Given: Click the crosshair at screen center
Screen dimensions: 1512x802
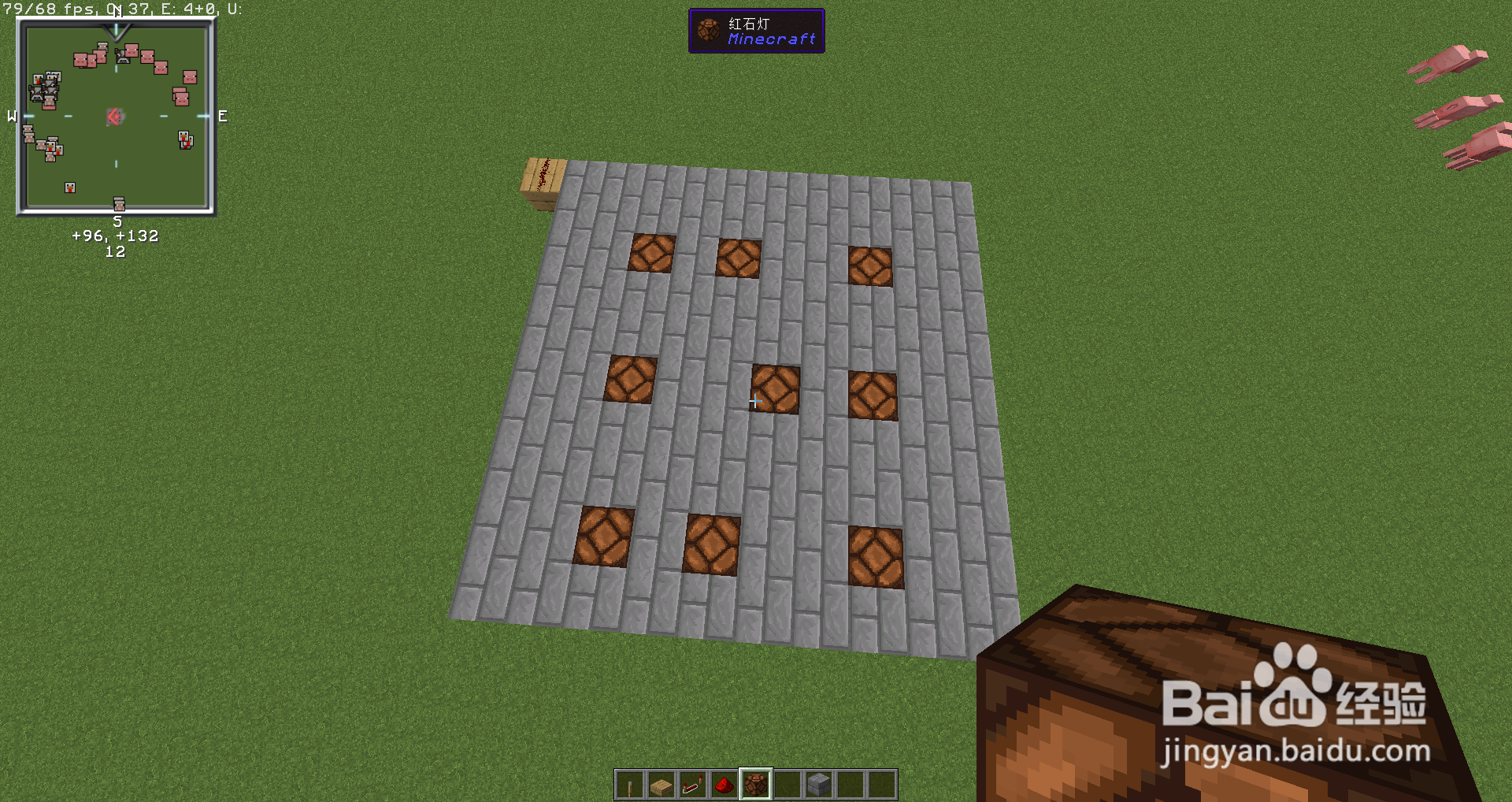Looking at the screenshot, I should coord(754,401).
